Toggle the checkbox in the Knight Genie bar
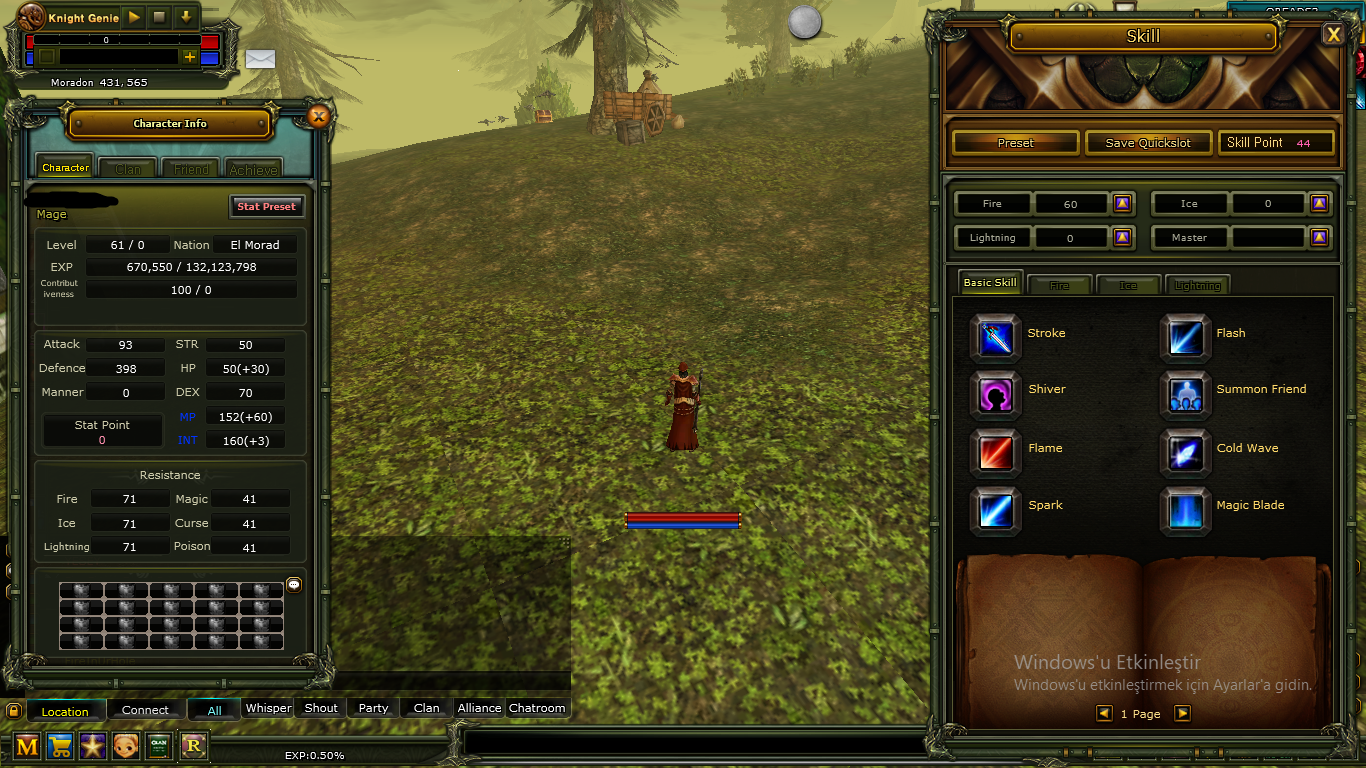Screen dimensions: 1366x768 (x=45, y=58)
